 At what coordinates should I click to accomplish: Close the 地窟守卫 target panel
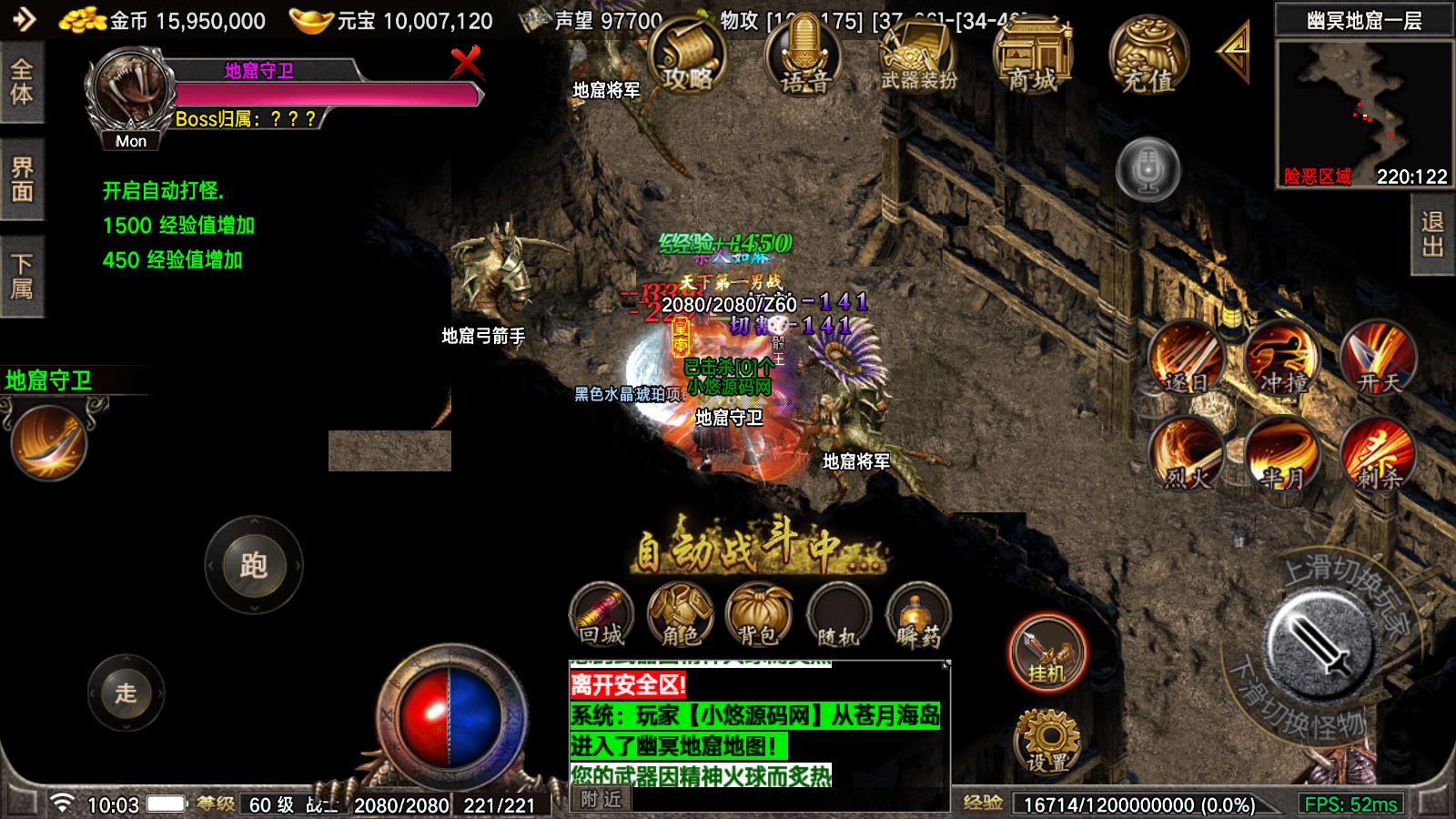click(466, 63)
